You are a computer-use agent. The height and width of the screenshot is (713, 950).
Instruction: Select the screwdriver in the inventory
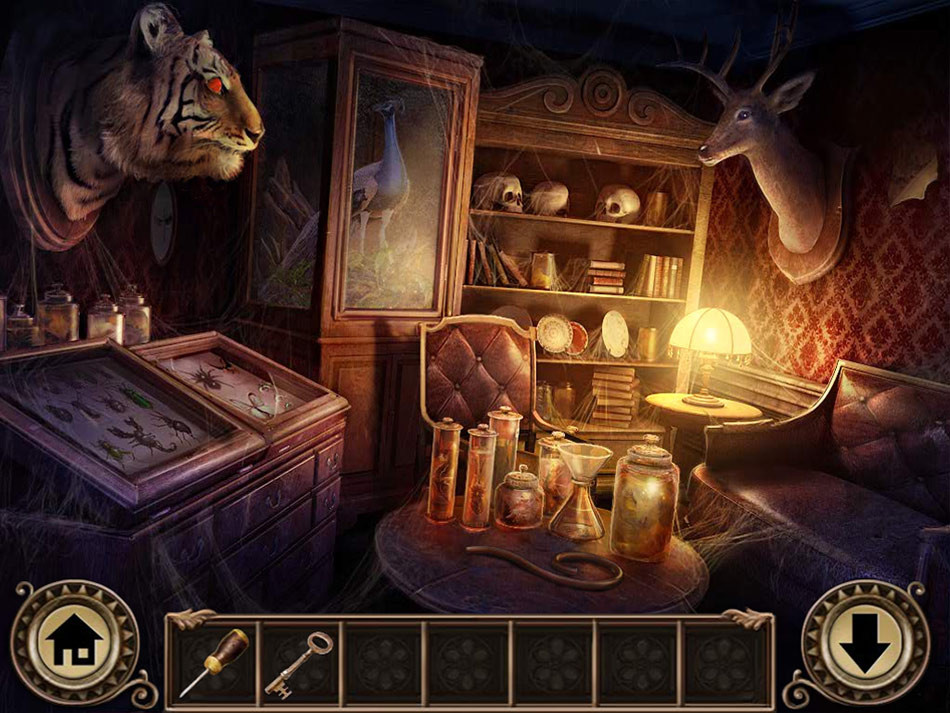214,663
